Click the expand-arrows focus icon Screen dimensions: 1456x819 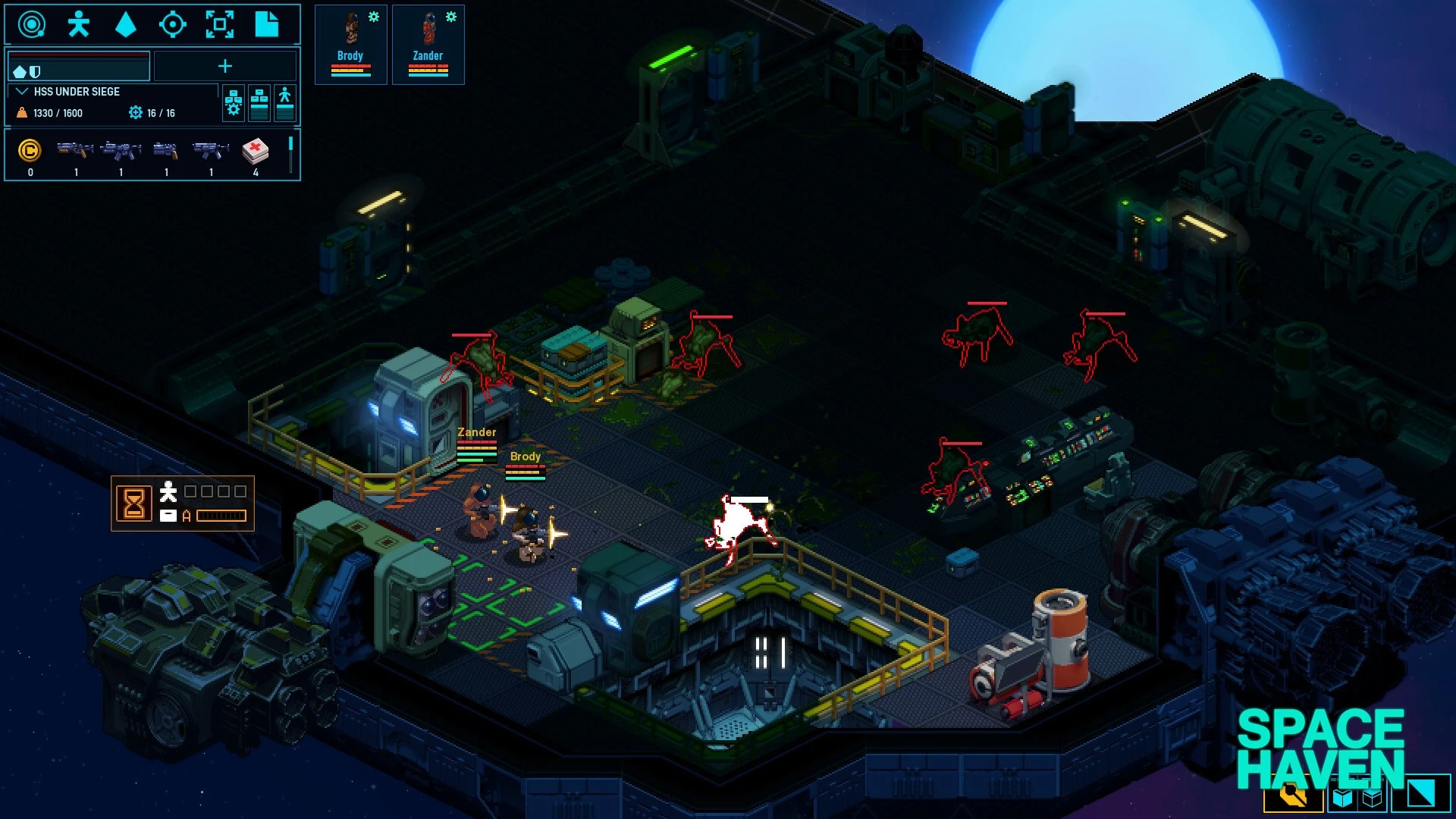coord(220,25)
